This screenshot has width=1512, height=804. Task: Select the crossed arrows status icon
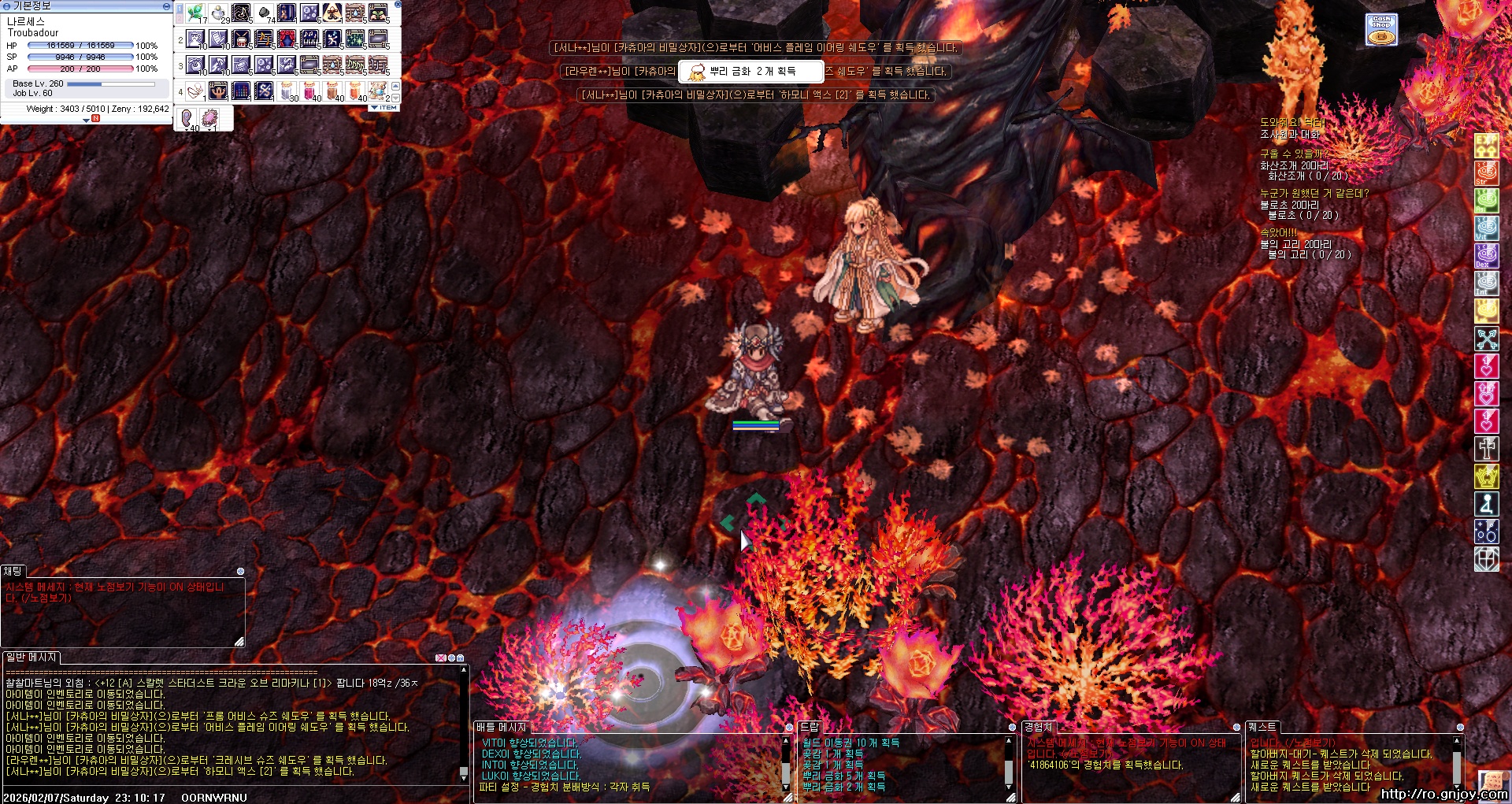1486,339
